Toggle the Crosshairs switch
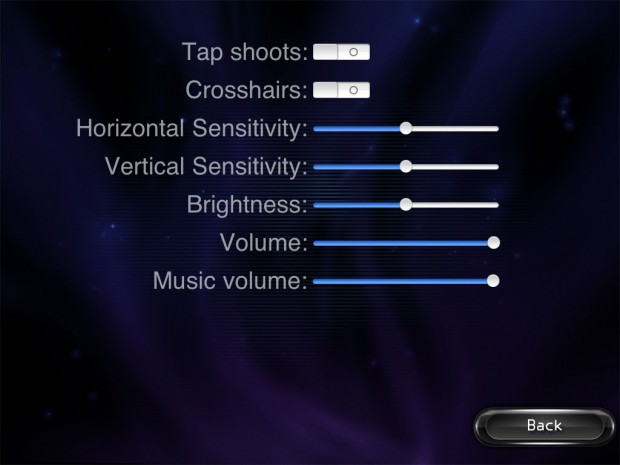This screenshot has width=620, height=465. pos(341,90)
